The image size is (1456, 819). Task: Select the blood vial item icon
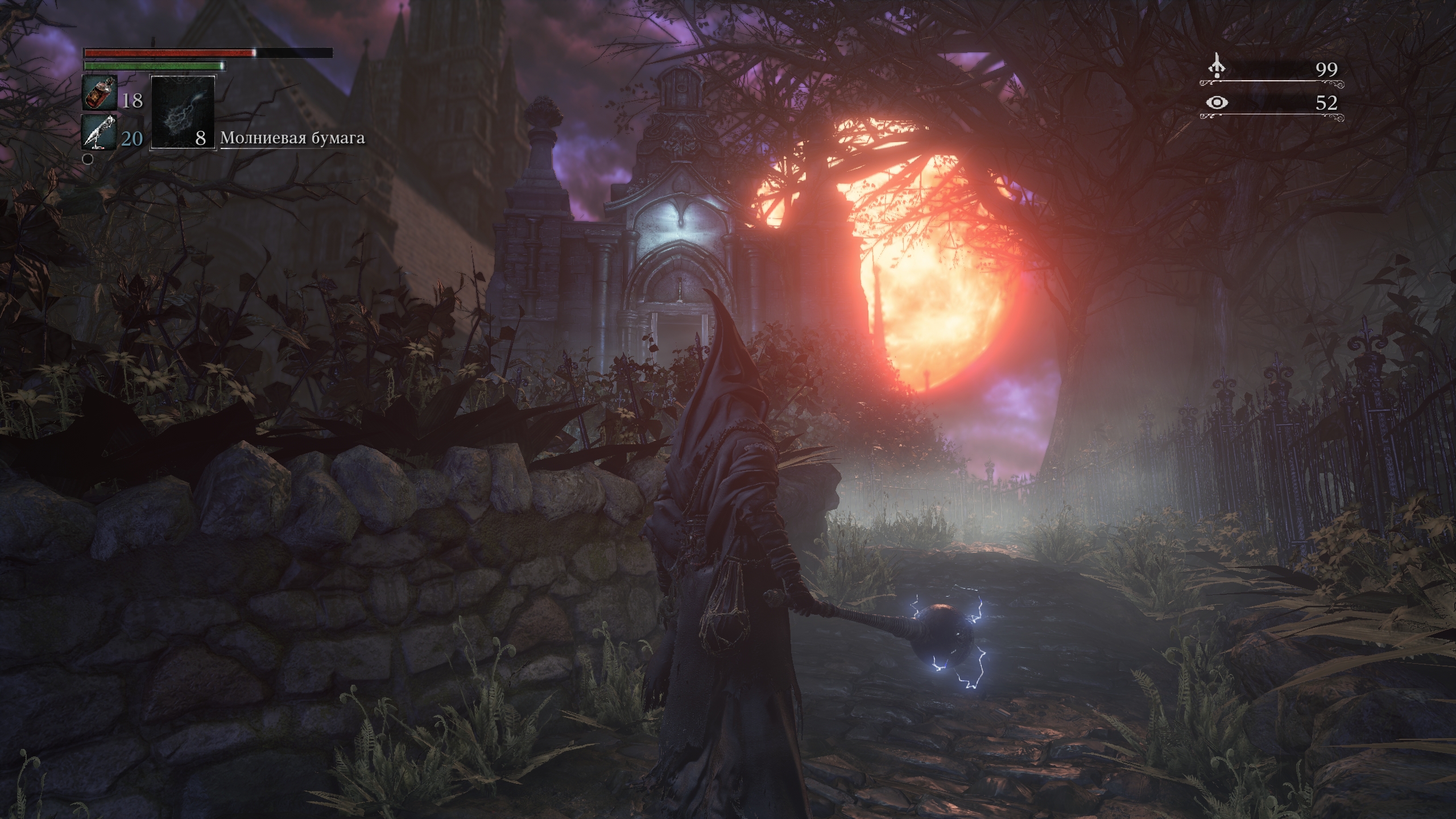click(x=100, y=93)
